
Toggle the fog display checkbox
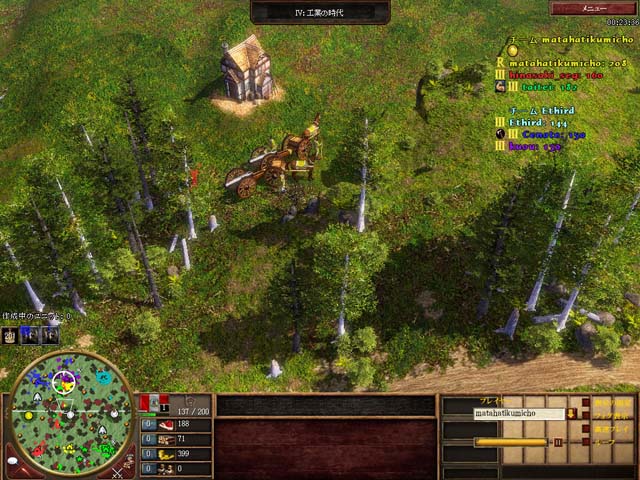point(584,414)
